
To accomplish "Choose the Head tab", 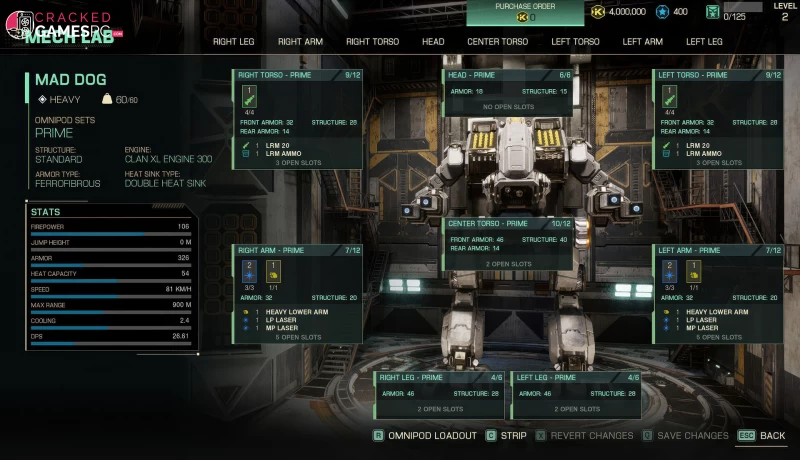I will coord(433,42).
